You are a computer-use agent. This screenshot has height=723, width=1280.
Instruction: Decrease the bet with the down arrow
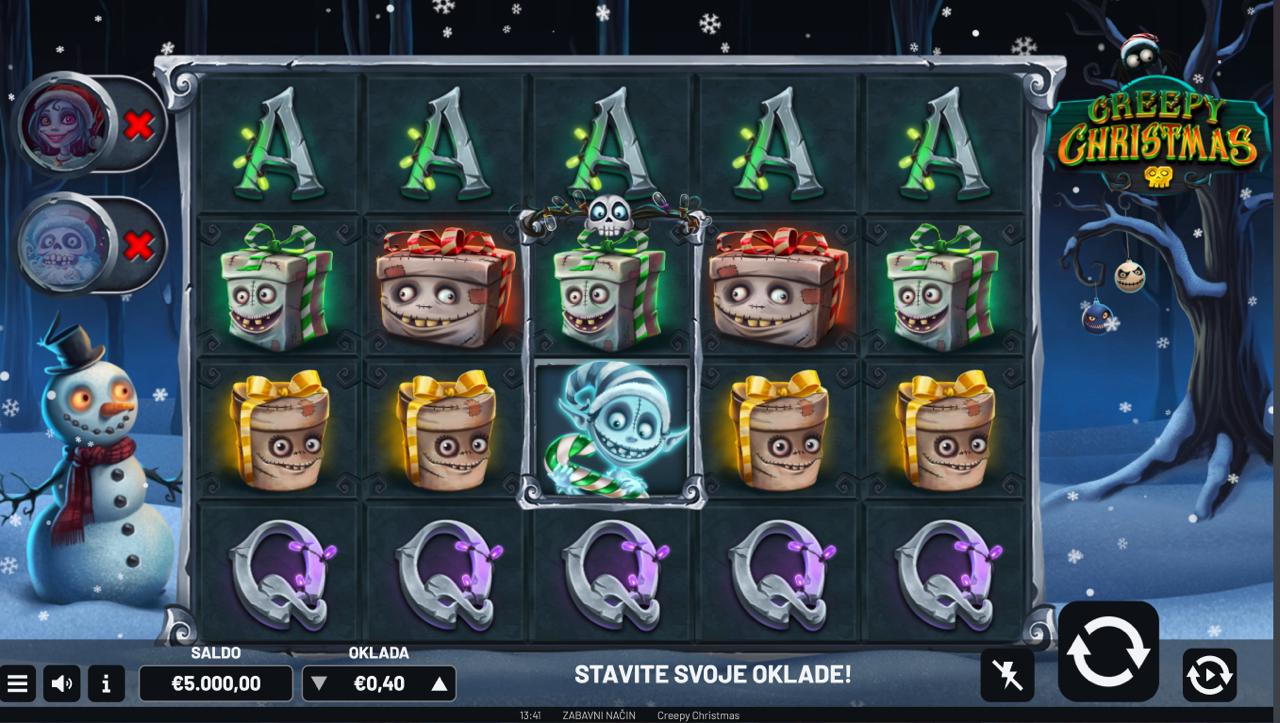pos(318,684)
